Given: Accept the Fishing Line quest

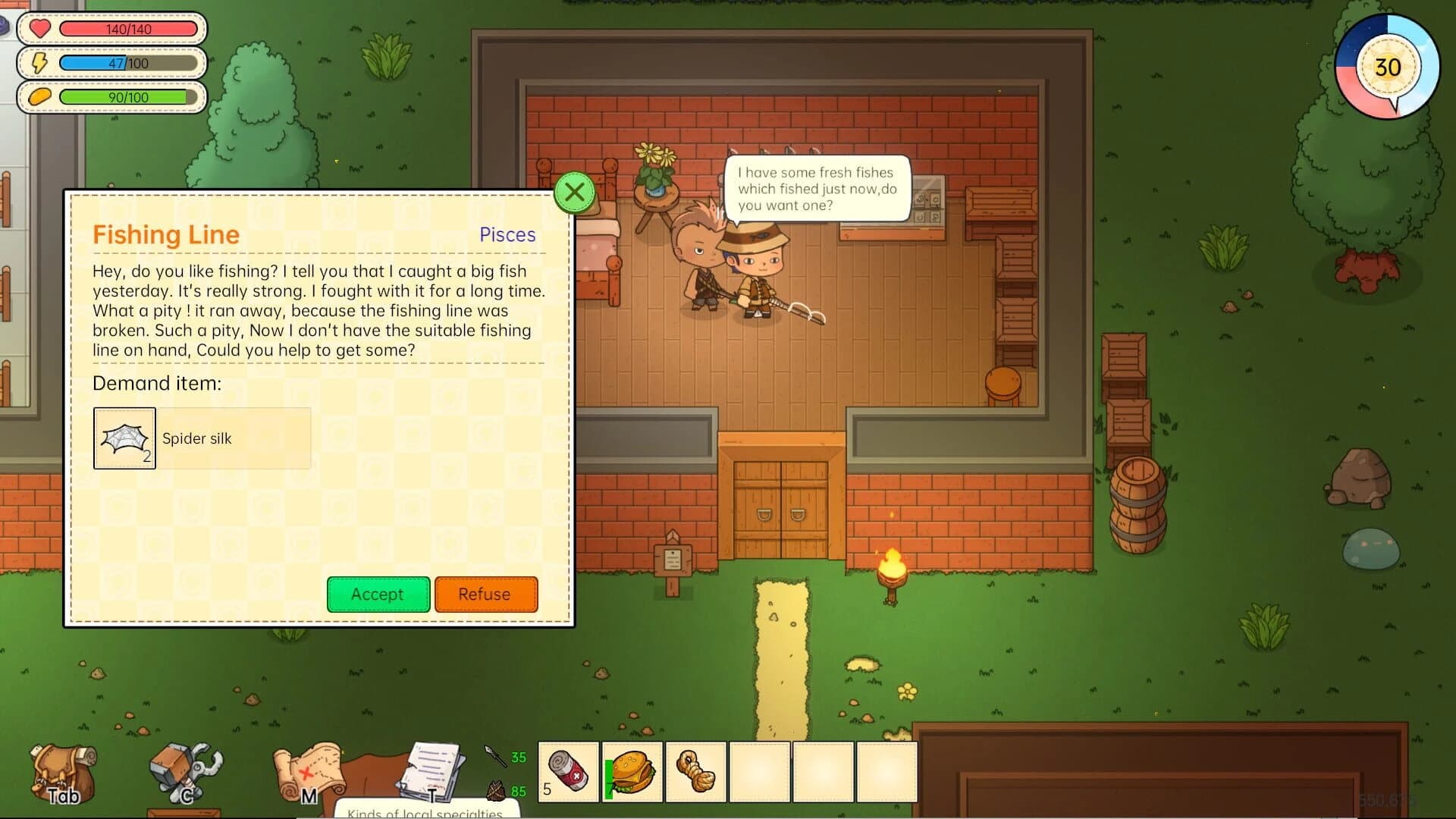Looking at the screenshot, I should point(378,595).
